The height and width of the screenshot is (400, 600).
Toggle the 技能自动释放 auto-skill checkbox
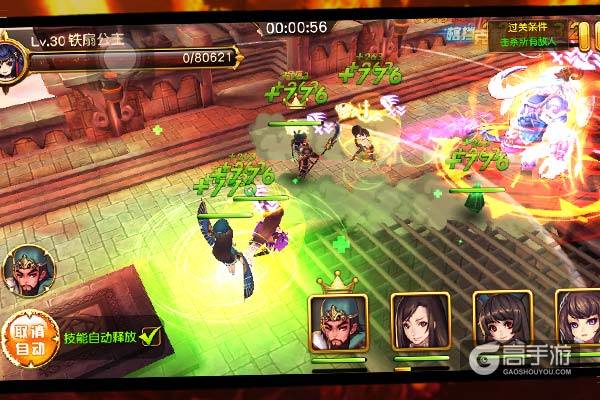[150, 336]
